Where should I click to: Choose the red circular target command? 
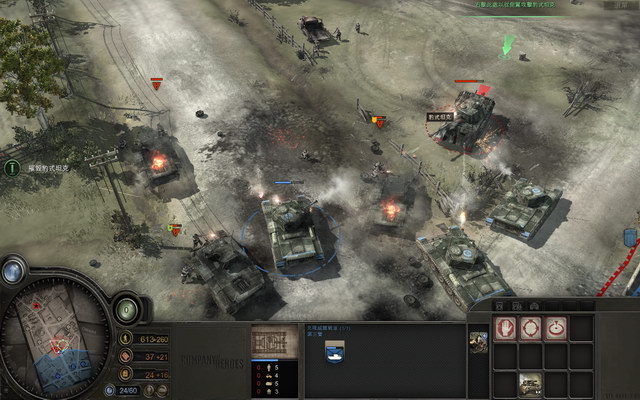pos(556,327)
